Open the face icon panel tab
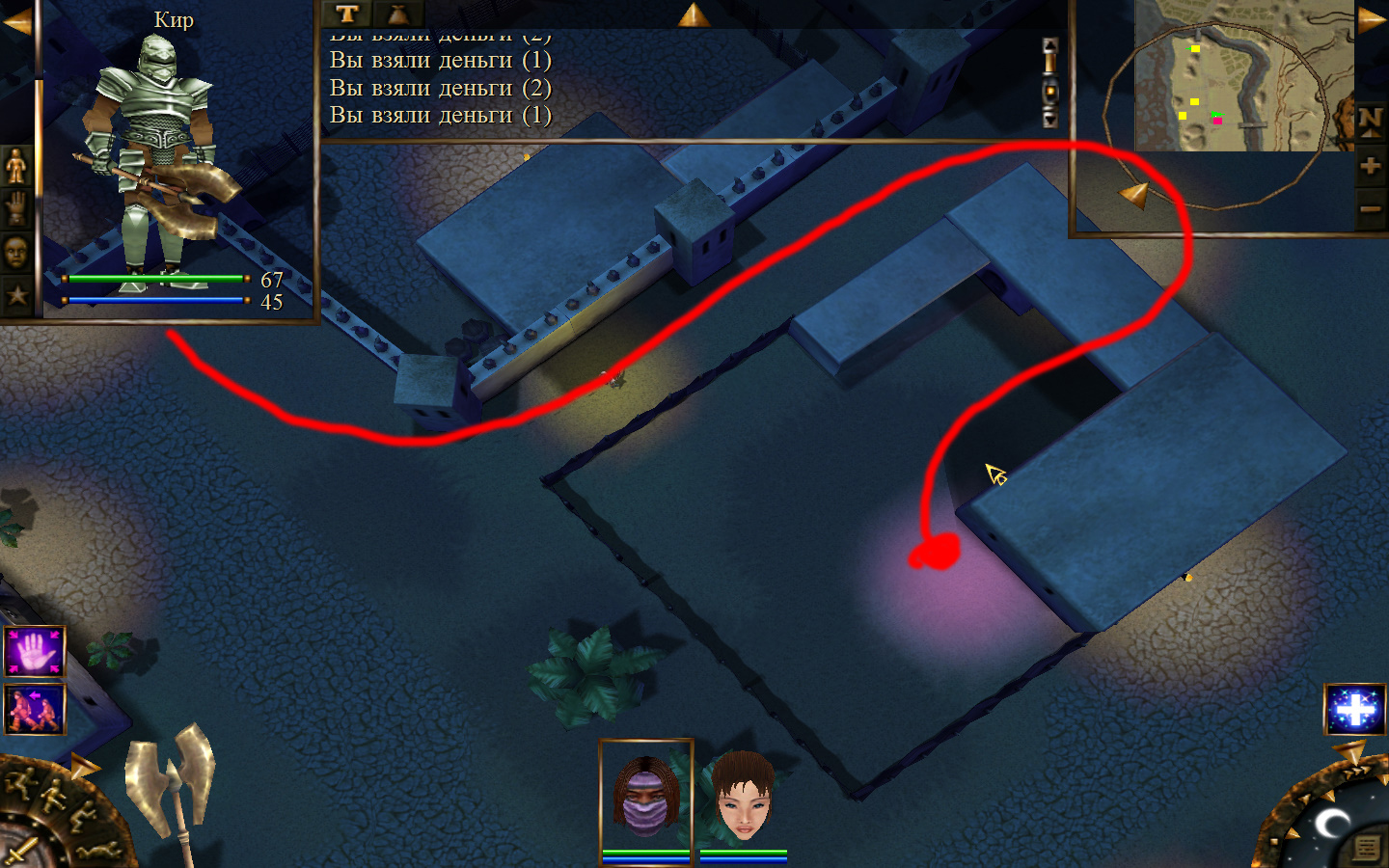The width and height of the screenshot is (1389, 868). click(x=16, y=252)
